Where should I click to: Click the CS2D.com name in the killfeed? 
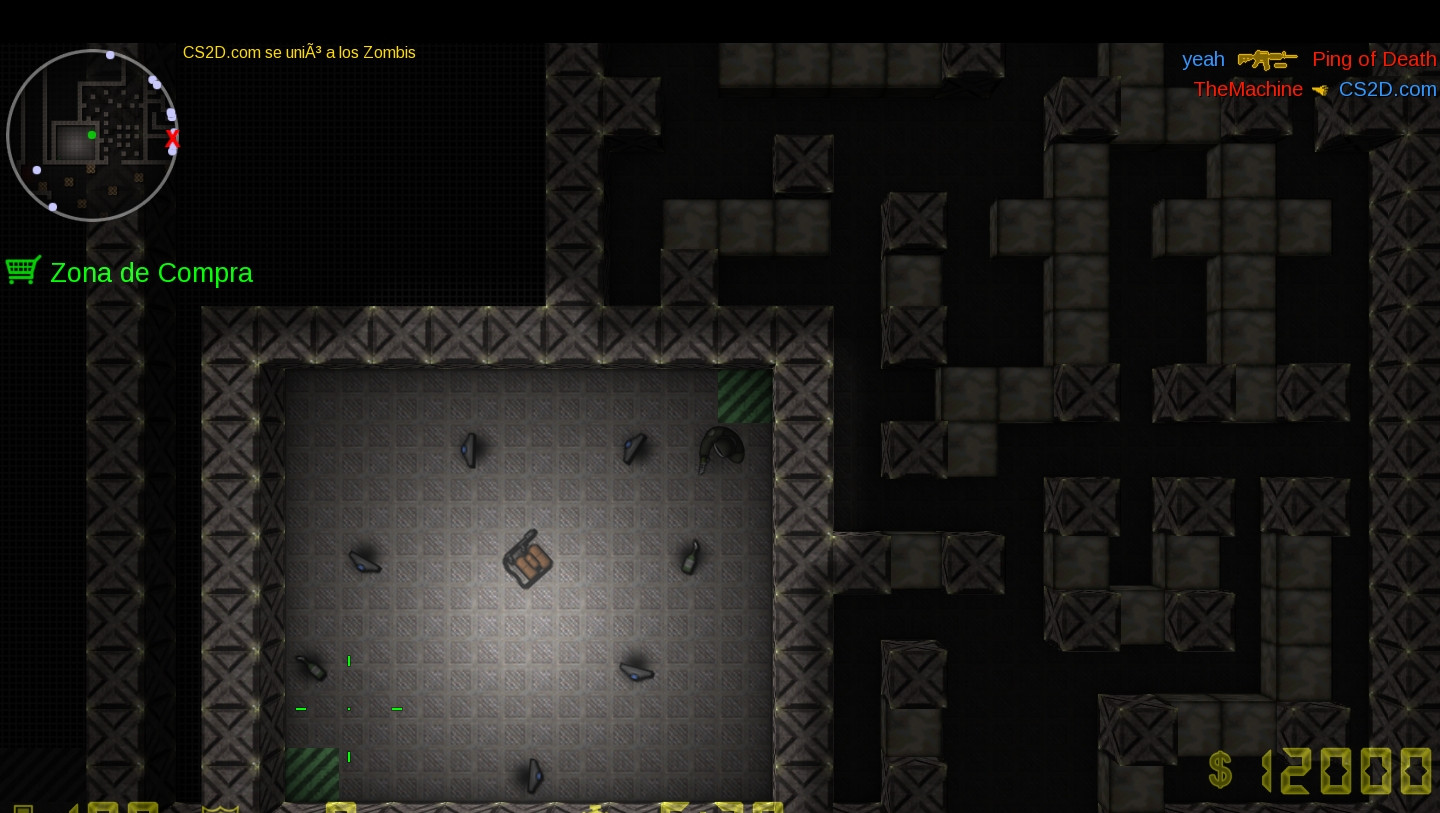[1388, 89]
